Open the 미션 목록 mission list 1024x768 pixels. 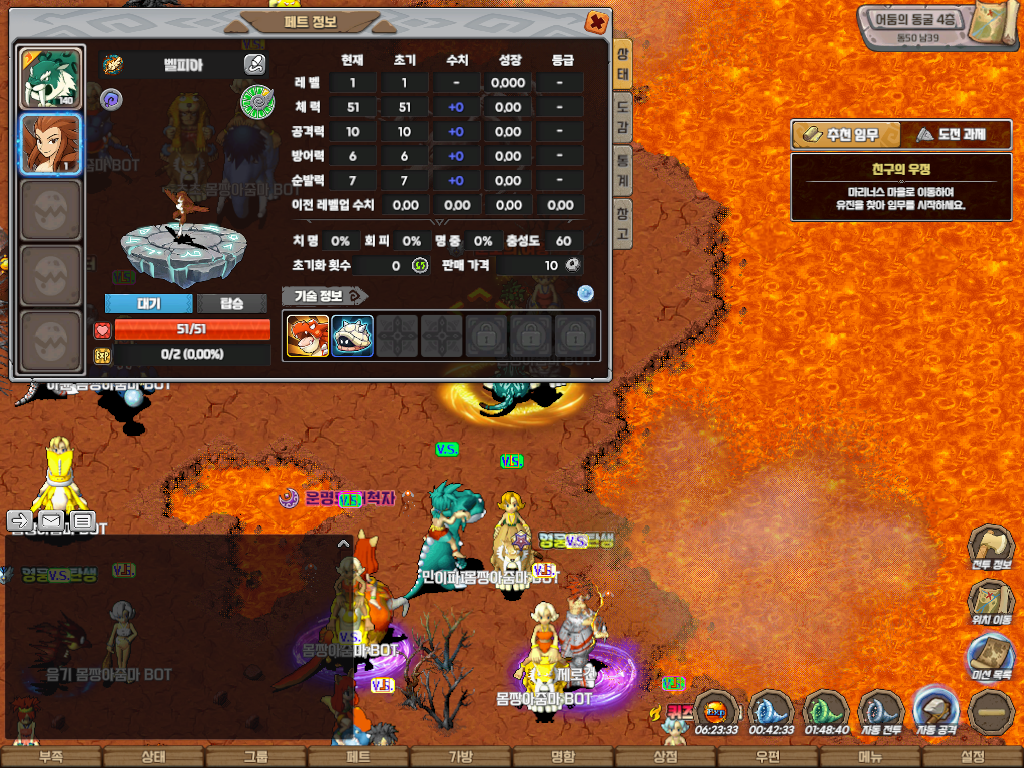(991, 660)
